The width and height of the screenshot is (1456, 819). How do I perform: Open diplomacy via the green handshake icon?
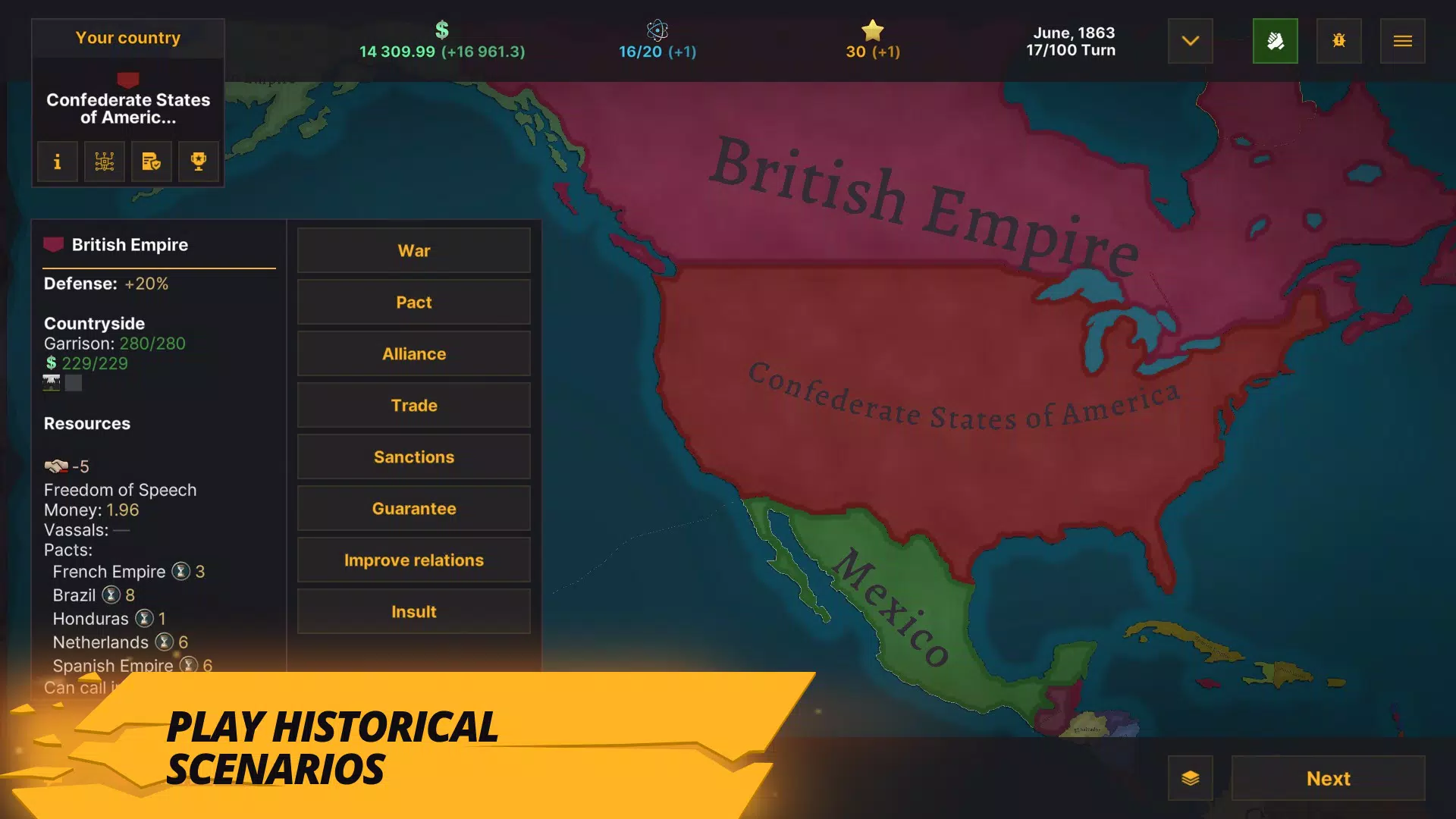click(x=1276, y=41)
